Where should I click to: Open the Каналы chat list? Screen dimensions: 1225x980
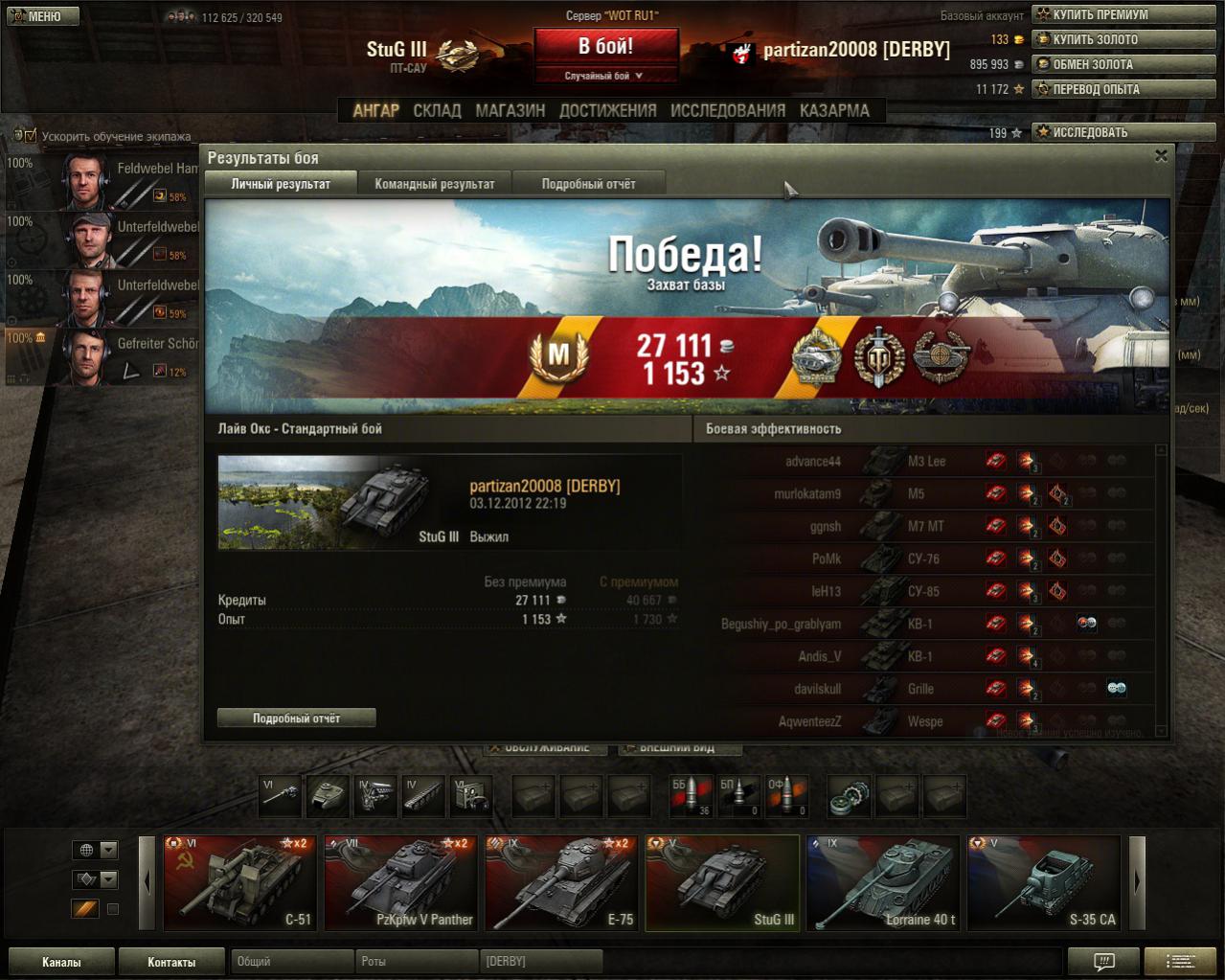point(61,962)
